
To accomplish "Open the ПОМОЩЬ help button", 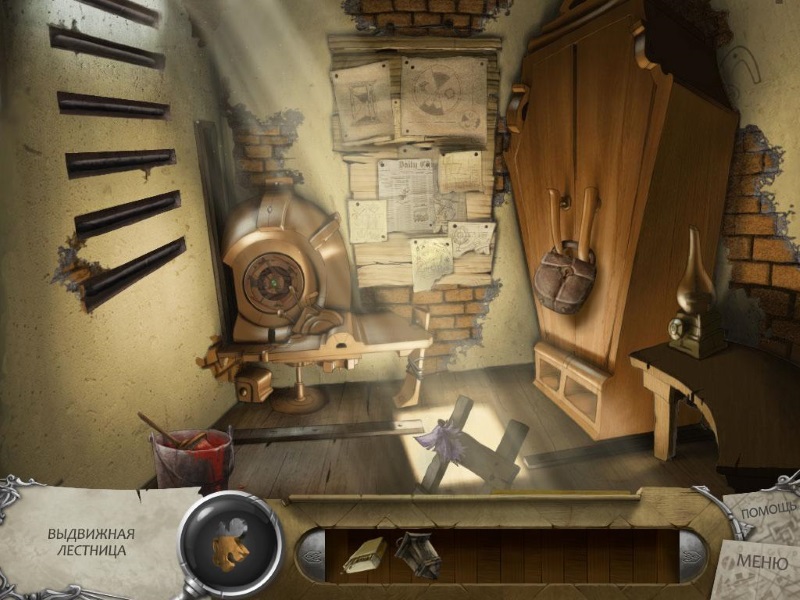I will click(768, 511).
